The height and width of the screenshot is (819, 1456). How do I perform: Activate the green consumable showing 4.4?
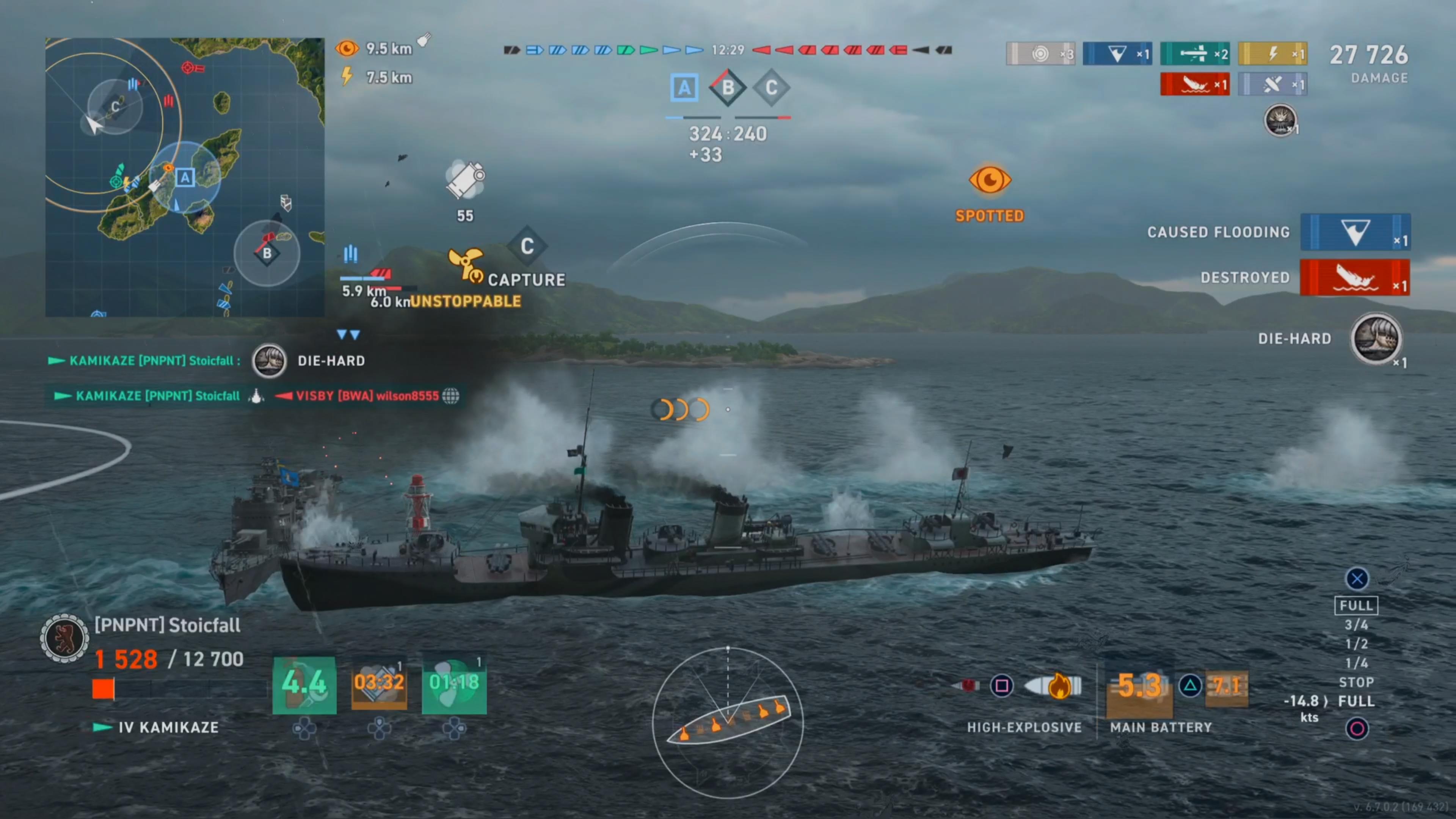[304, 684]
